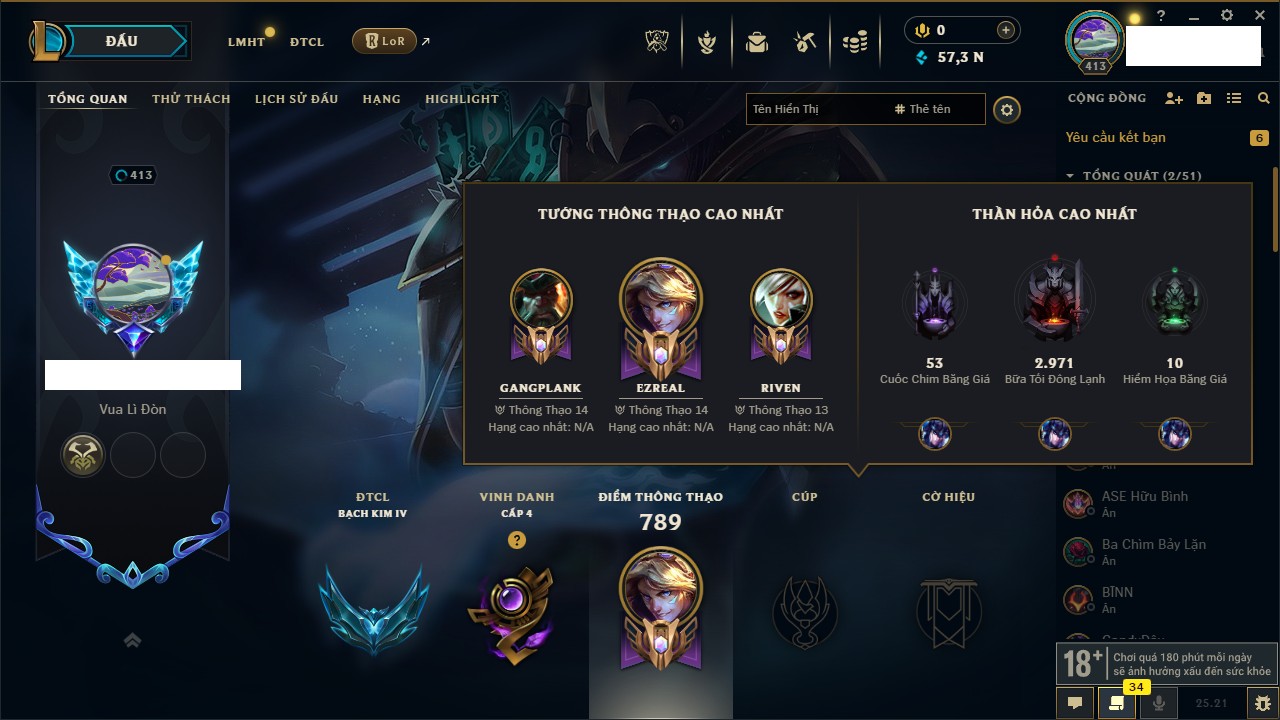Open the client settings gear
The image size is (1280, 720).
coord(1227,15)
